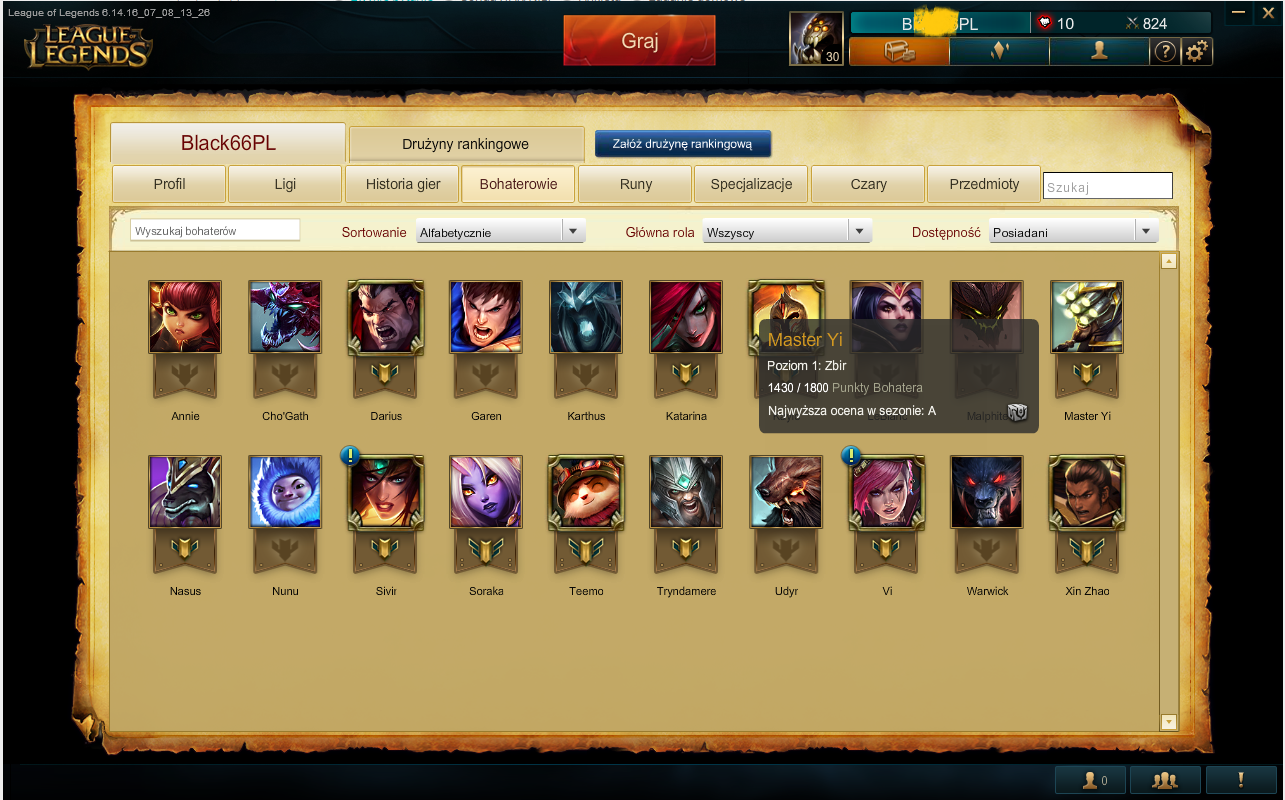Open the Dostępność dropdown
1285x800 pixels.
click(x=1073, y=232)
